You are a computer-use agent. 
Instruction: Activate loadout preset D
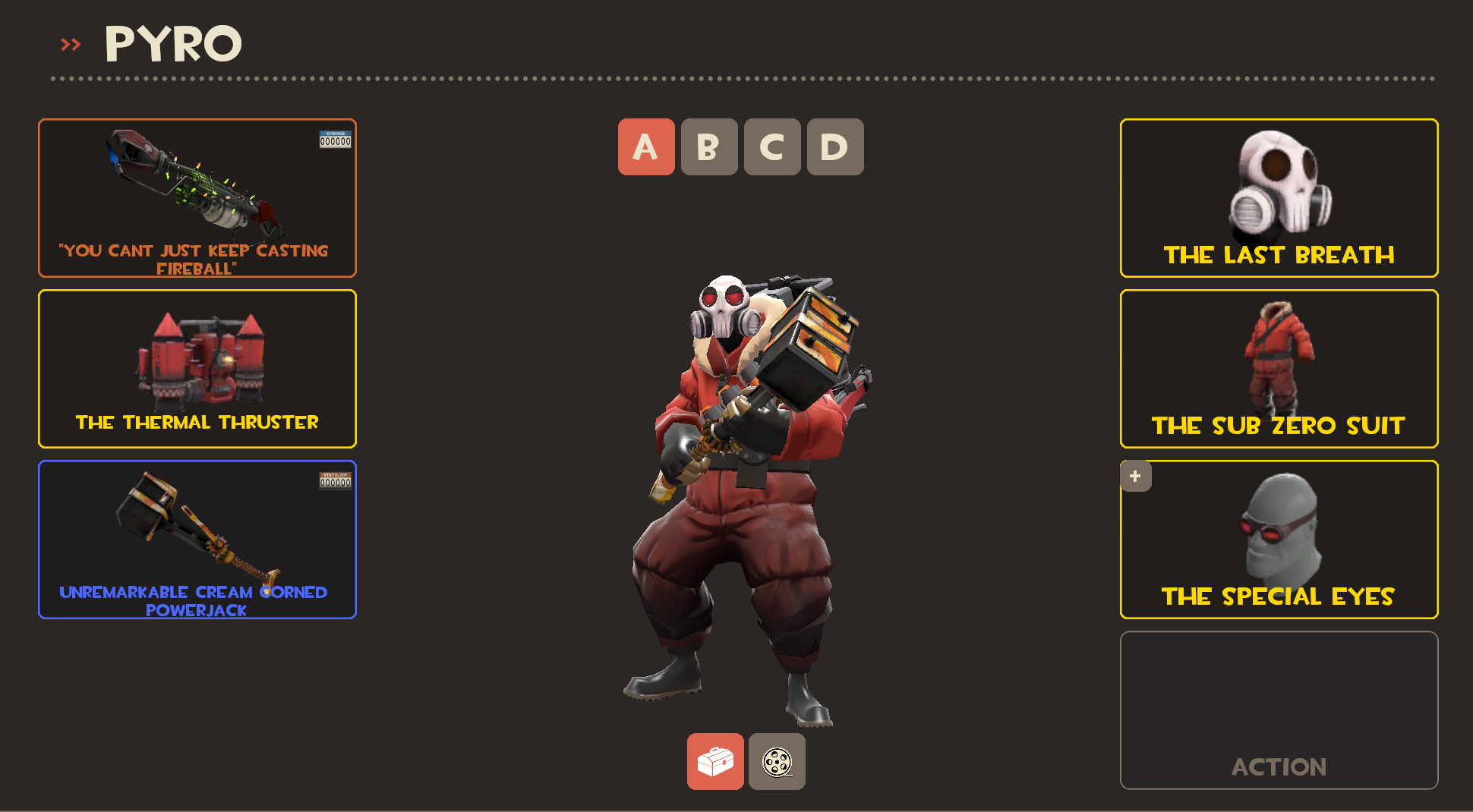(x=835, y=147)
